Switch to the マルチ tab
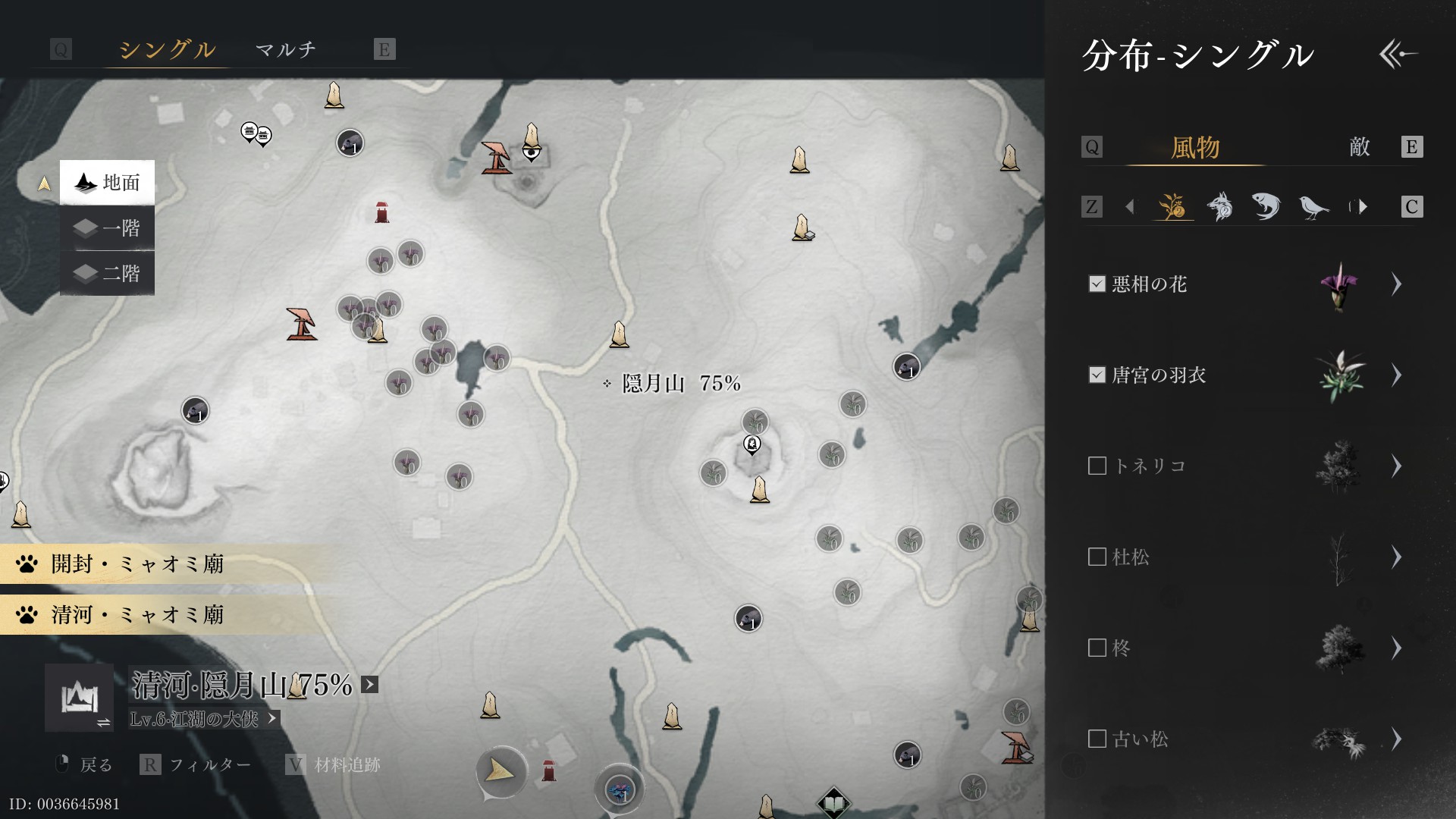 [285, 50]
